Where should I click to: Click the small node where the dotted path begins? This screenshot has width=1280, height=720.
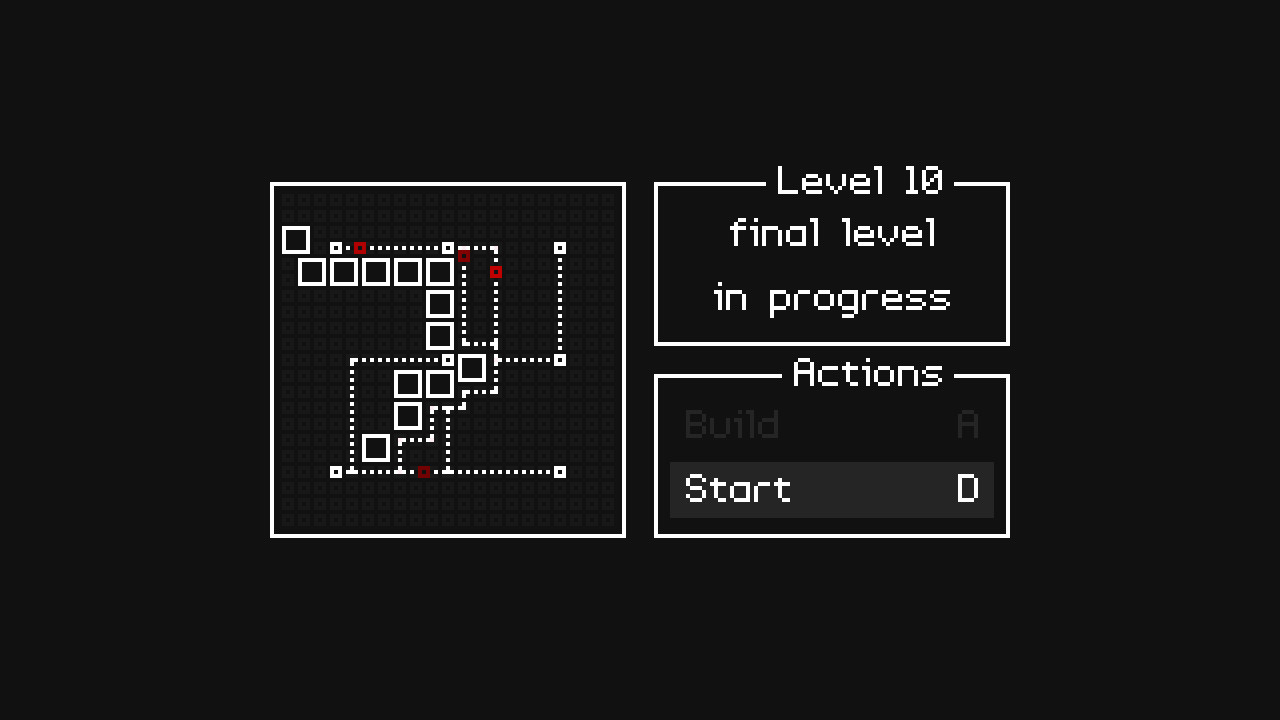pos(336,246)
